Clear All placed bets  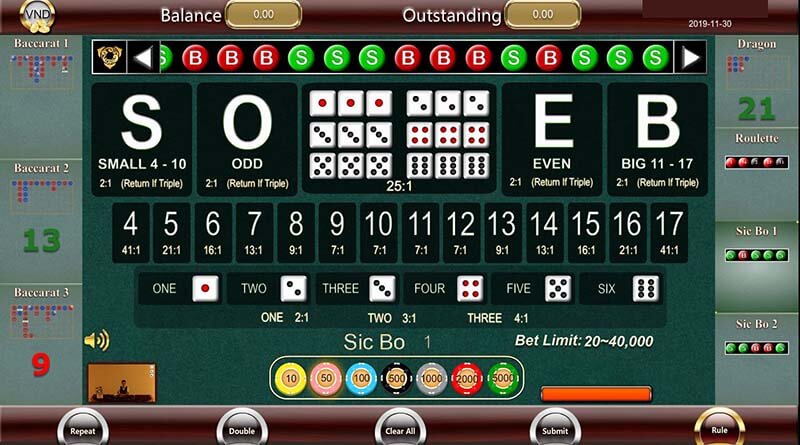[400, 428]
